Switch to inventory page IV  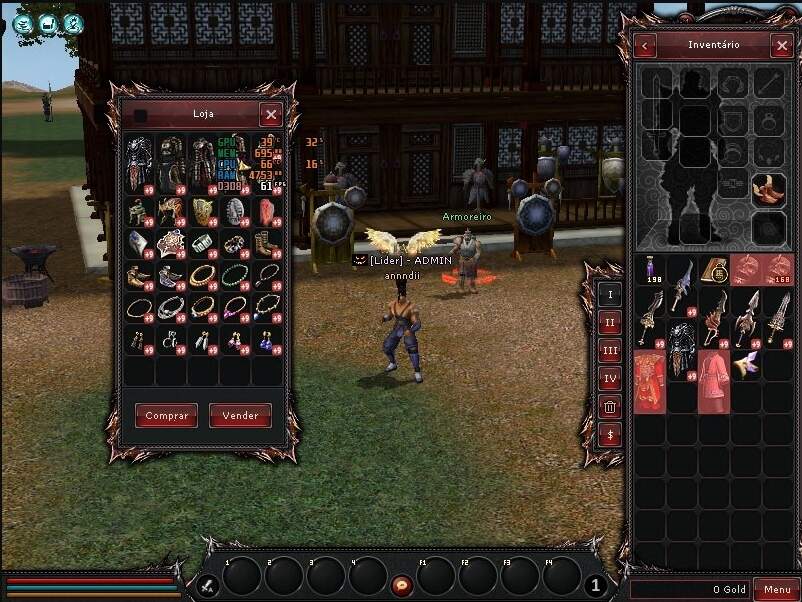(610, 378)
